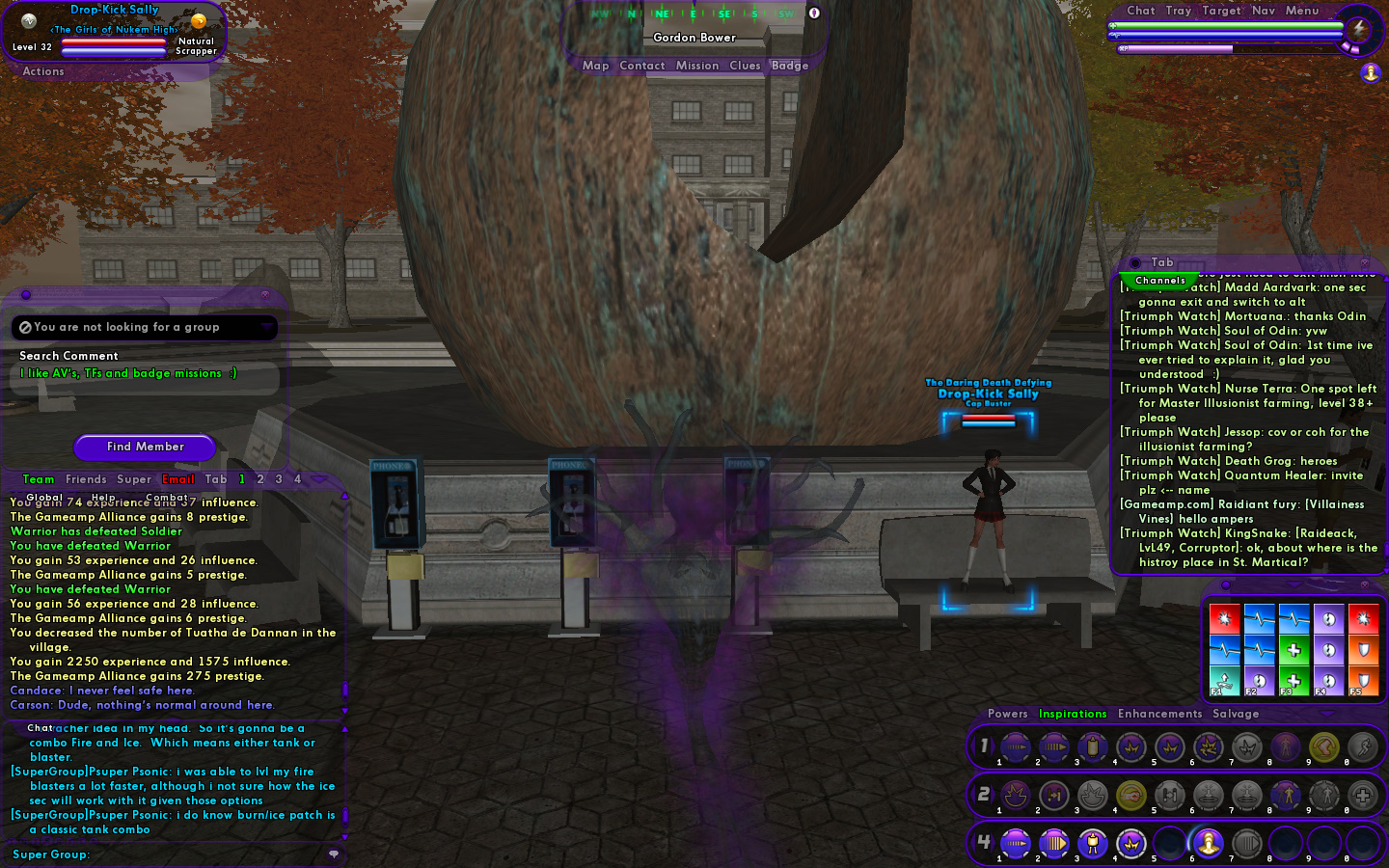Open the Target window
The height and width of the screenshot is (868, 1389).
point(1221,11)
